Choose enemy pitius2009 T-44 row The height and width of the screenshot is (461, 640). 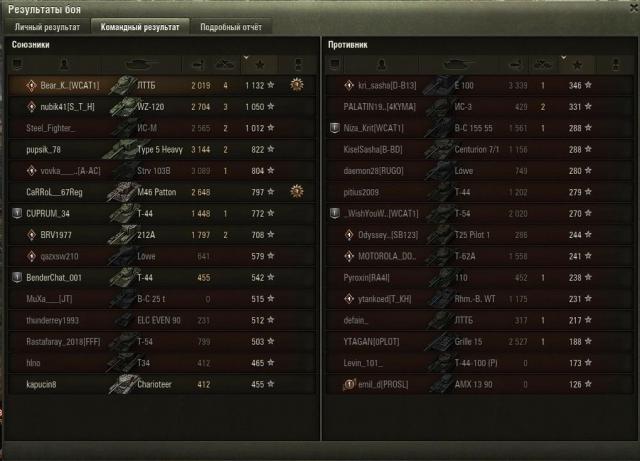478,192
